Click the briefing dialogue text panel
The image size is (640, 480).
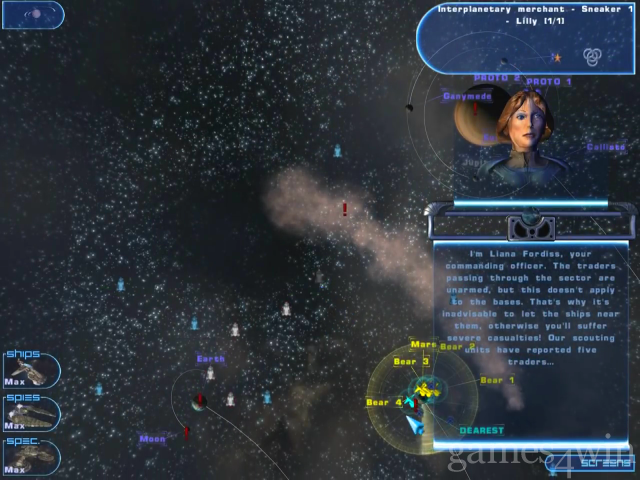tap(531, 318)
